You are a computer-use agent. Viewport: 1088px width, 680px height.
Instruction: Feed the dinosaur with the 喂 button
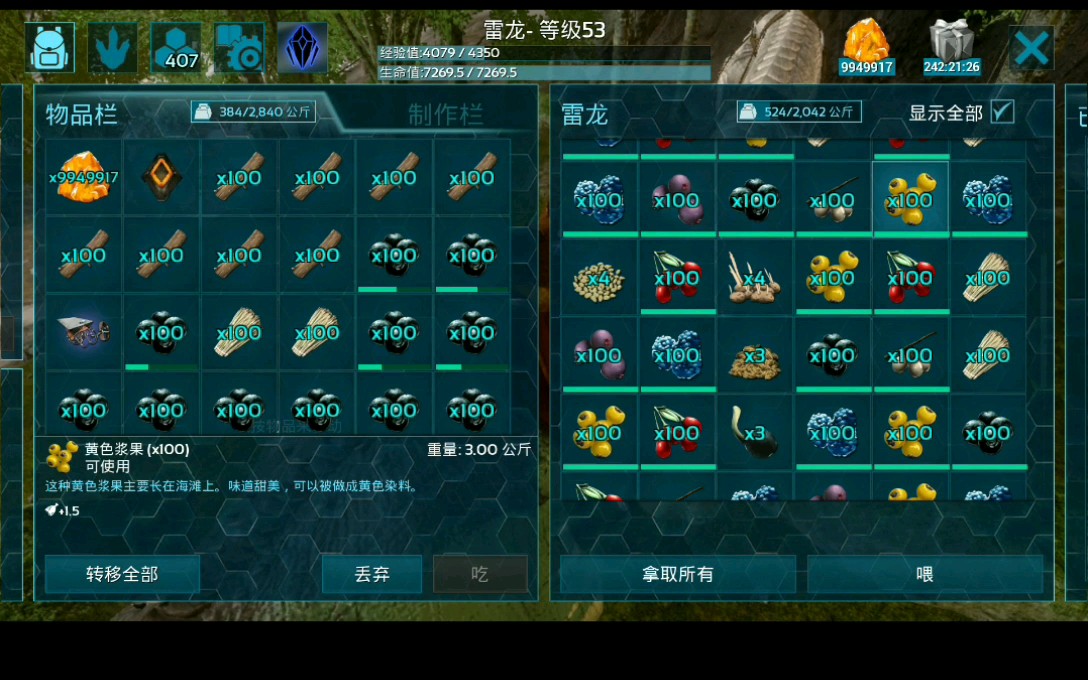pyautogui.click(x=924, y=574)
